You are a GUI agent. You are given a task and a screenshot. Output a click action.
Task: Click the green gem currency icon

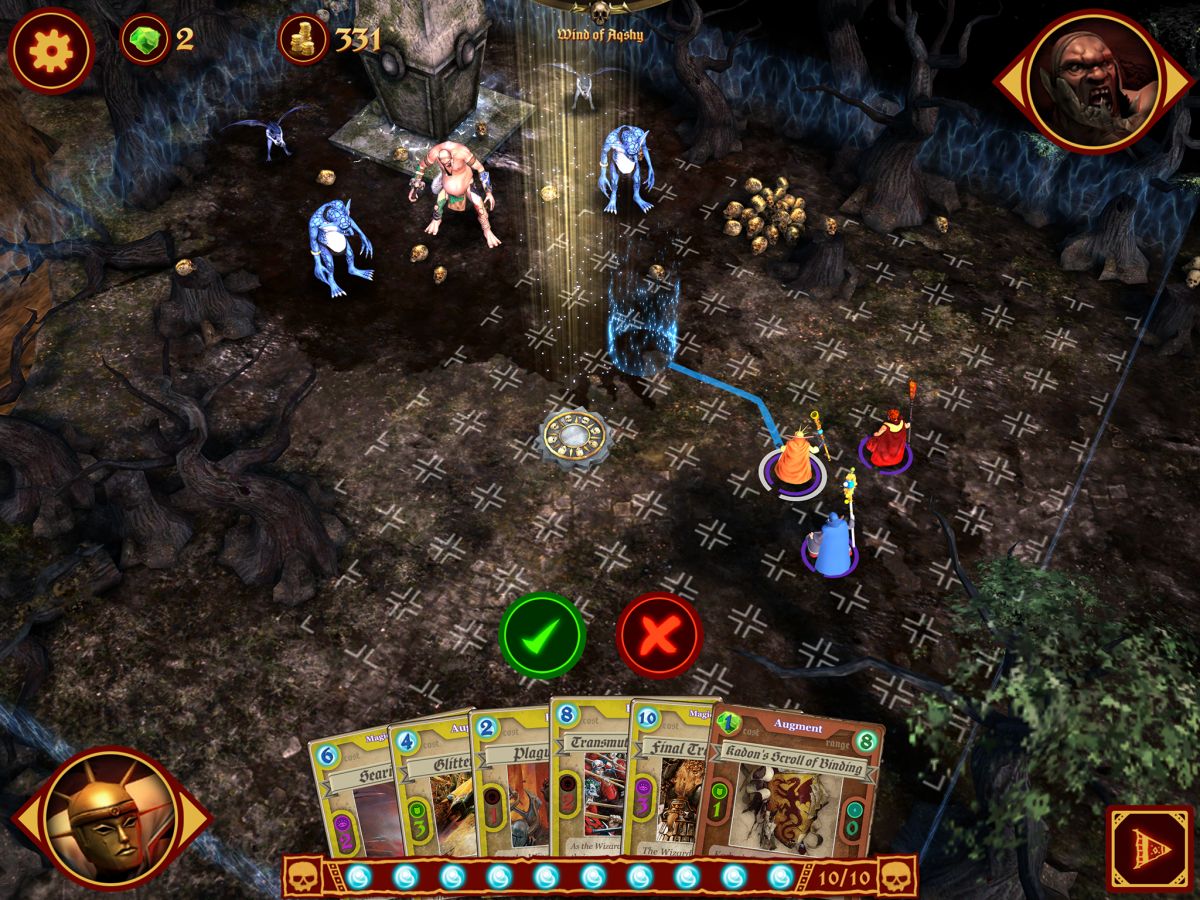pos(145,40)
